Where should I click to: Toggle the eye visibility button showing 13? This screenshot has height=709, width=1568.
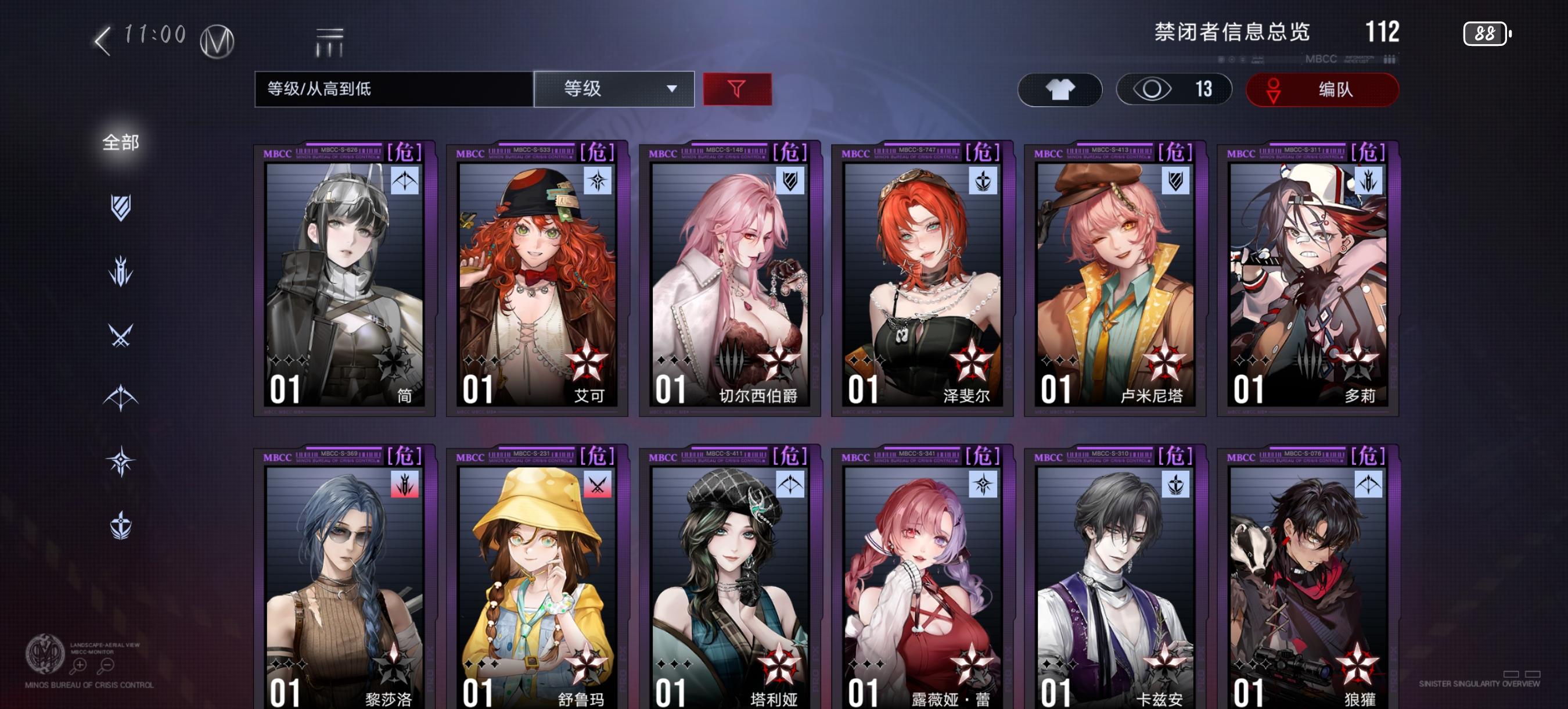coord(1174,89)
